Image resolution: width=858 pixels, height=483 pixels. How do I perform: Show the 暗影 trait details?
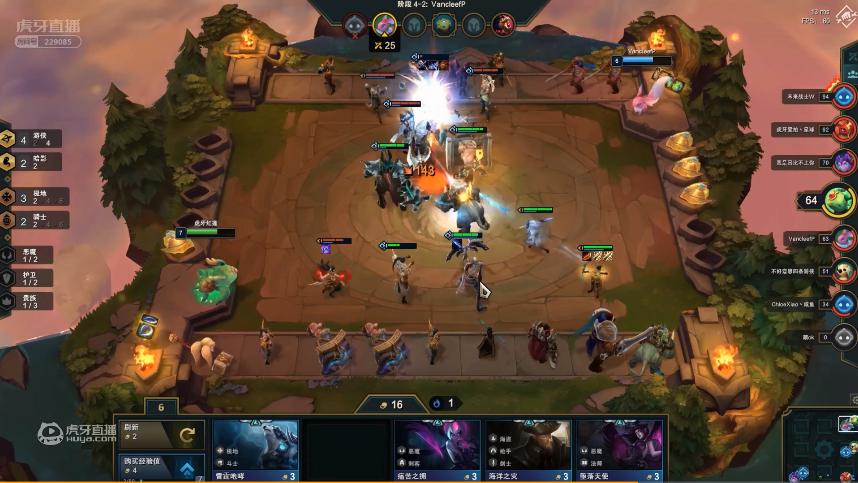pyautogui.click(x=30, y=161)
